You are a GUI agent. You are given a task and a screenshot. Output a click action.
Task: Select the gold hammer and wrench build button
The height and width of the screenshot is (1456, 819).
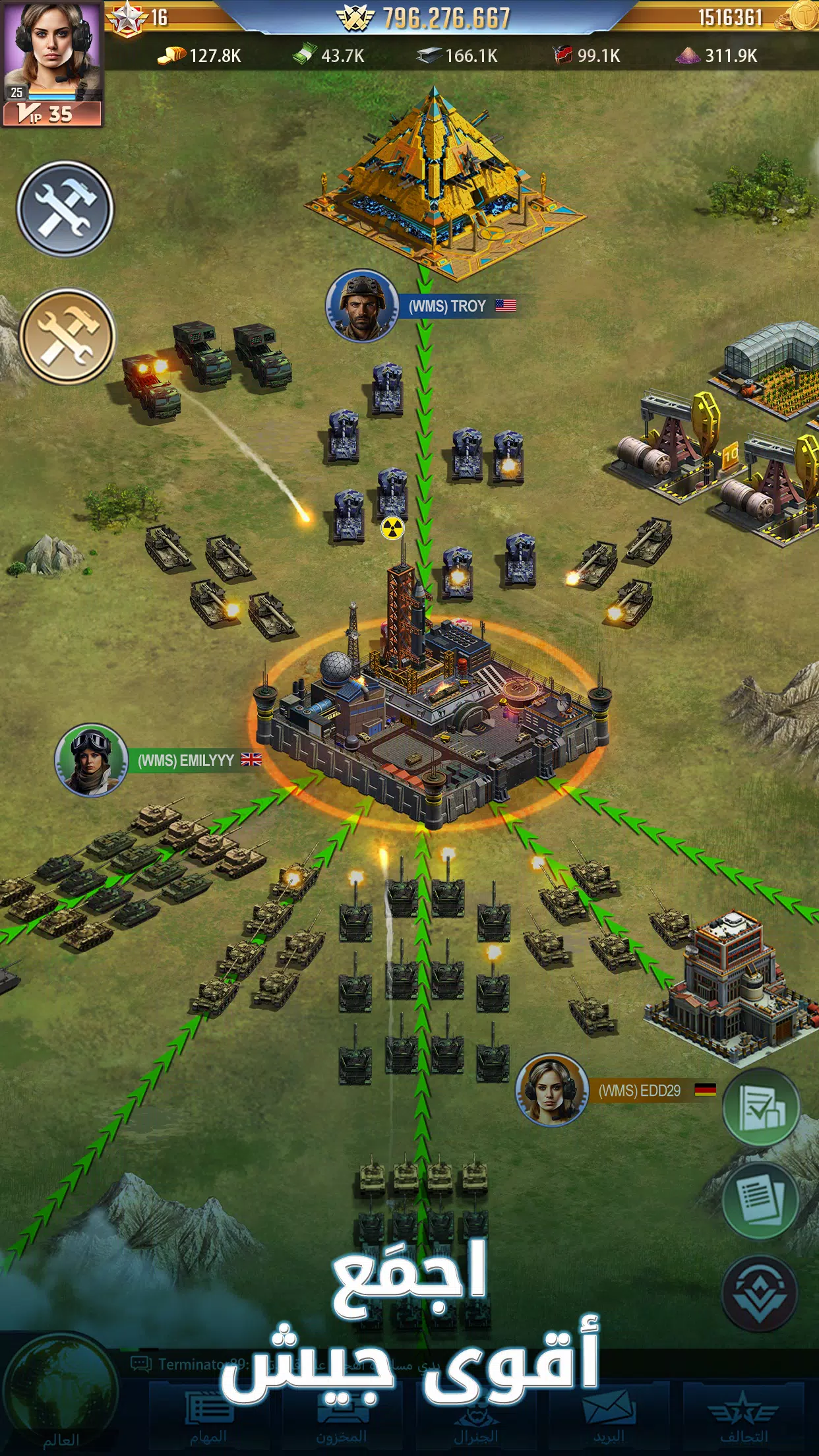(x=67, y=336)
